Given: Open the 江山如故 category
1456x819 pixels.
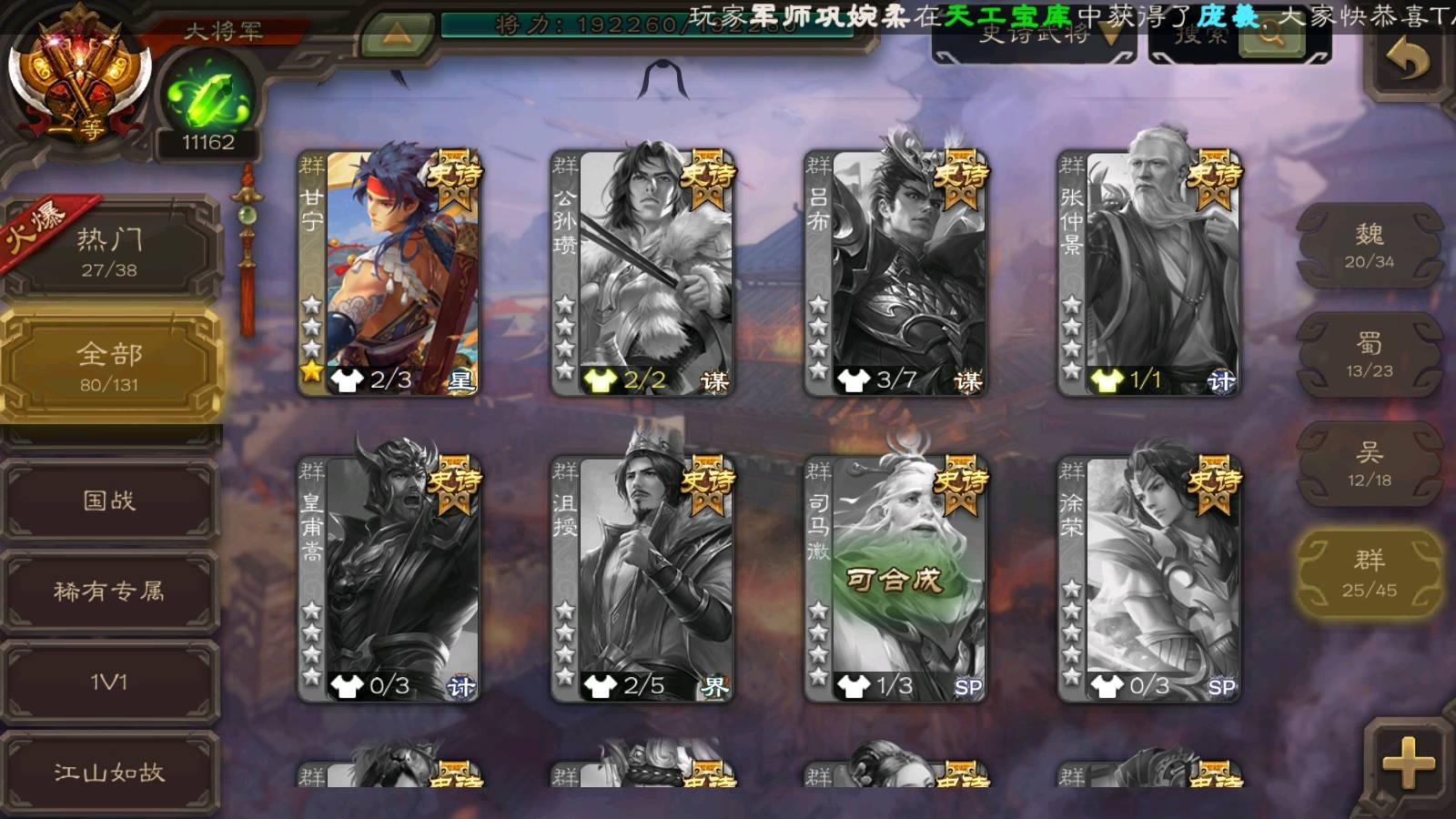Looking at the screenshot, I should click(x=109, y=773).
